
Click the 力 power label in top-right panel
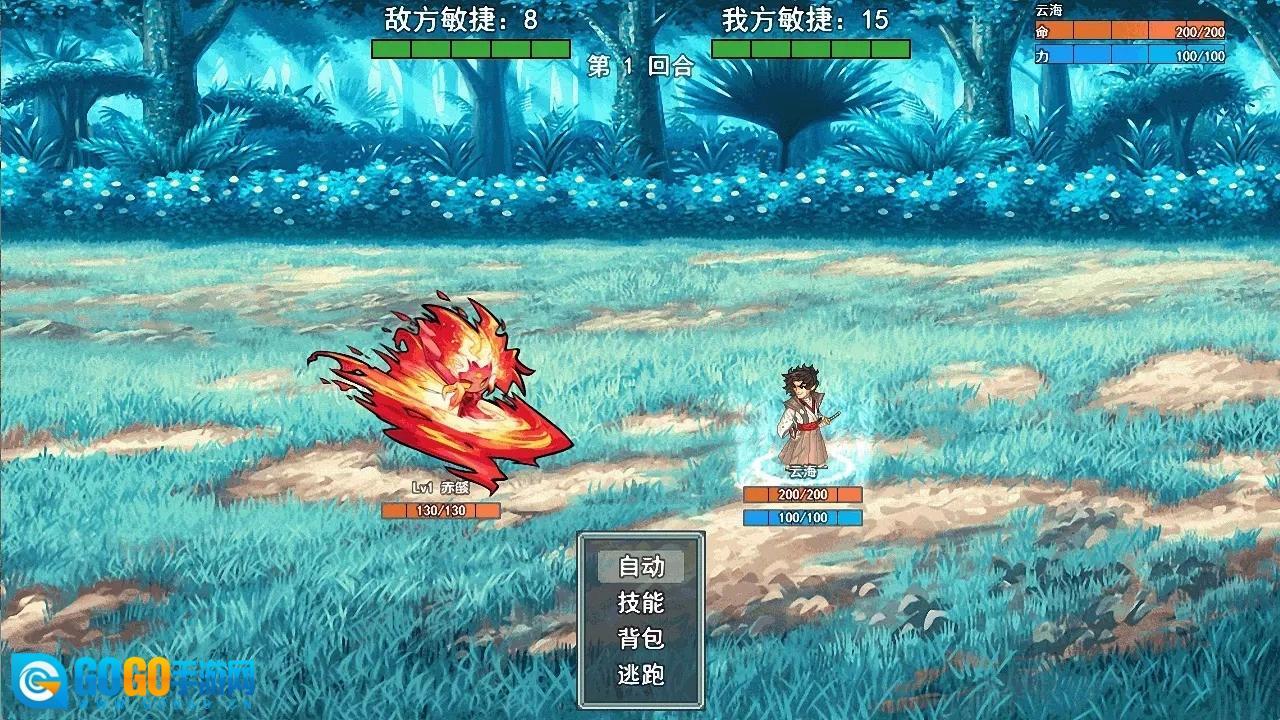coord(1042,56)
